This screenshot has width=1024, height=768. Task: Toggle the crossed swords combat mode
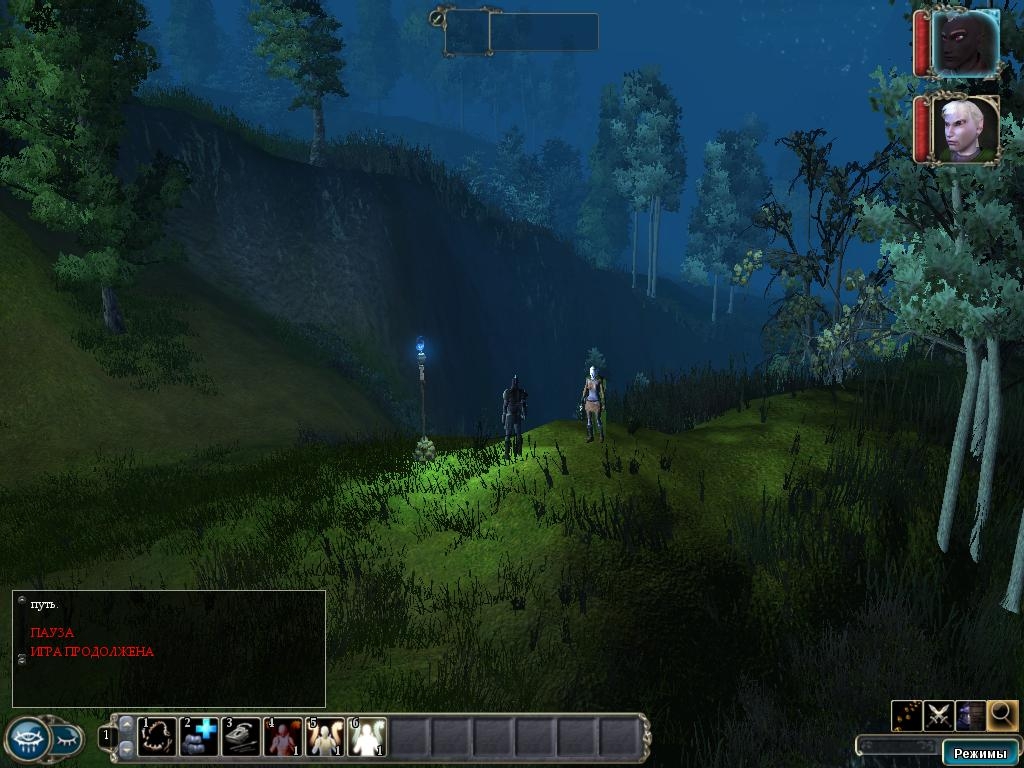point(938,715)
